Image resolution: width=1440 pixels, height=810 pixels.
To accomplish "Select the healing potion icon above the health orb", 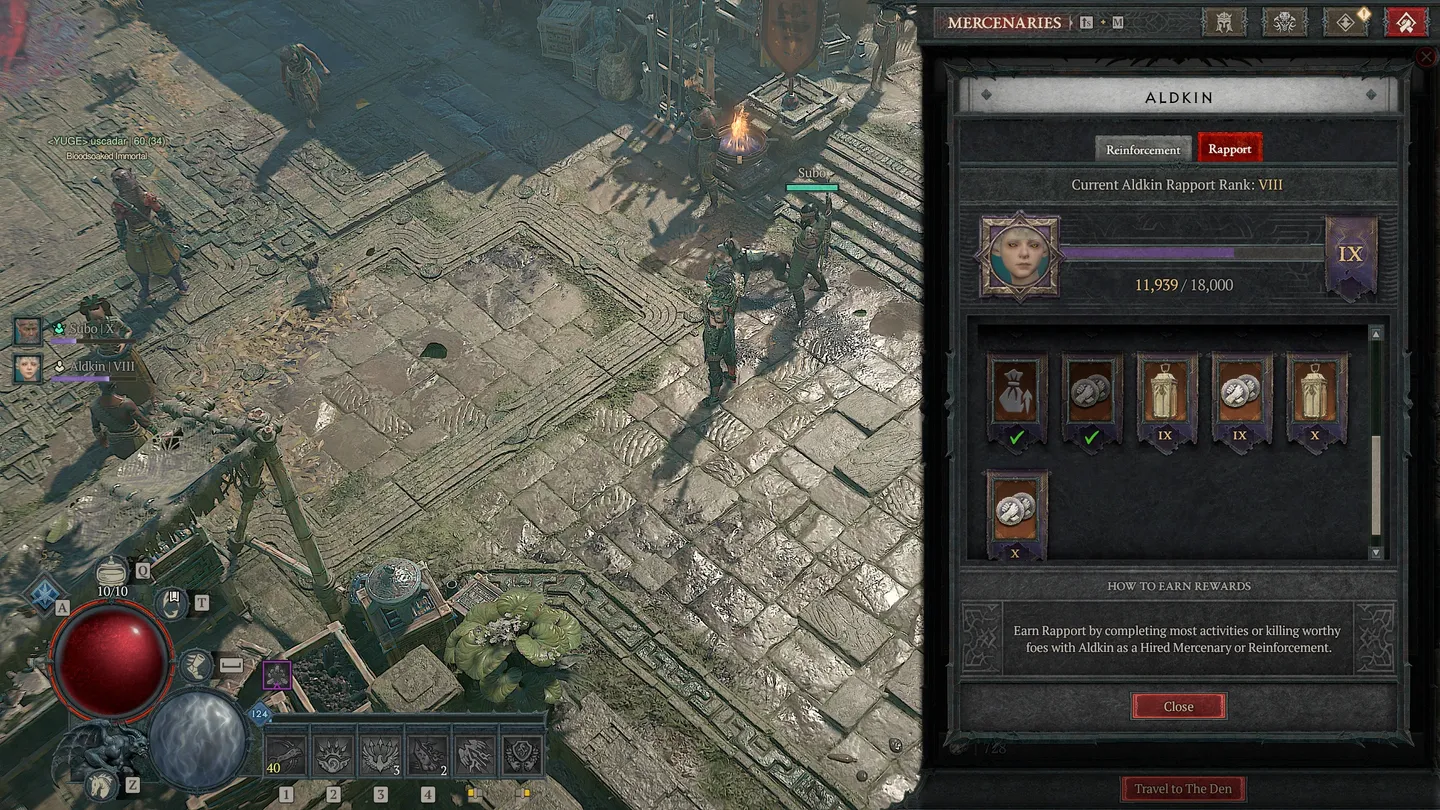I will [x=112, y=571].
